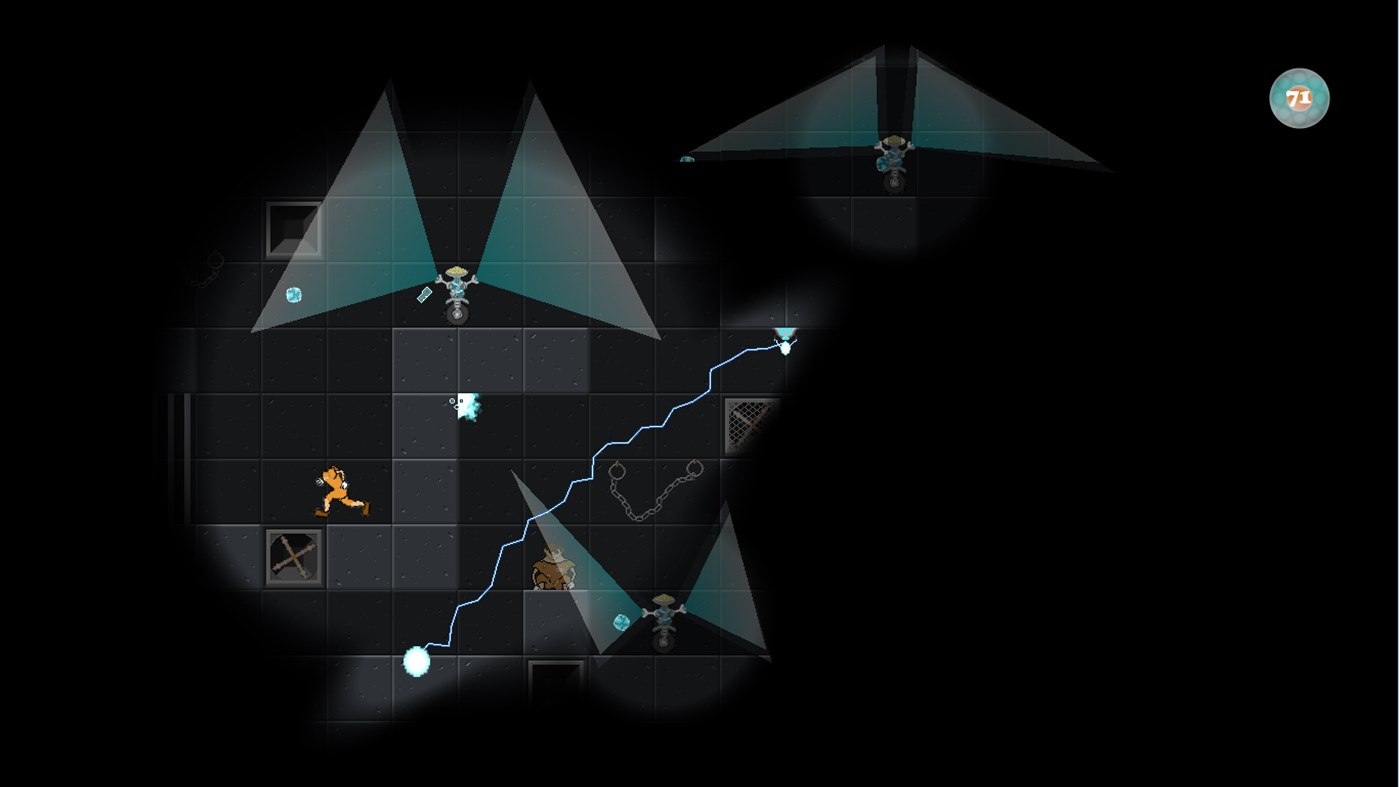Select the cloaked hunched figure below the chain
Screen dimensions: 1399x787
tap(553, 567)
